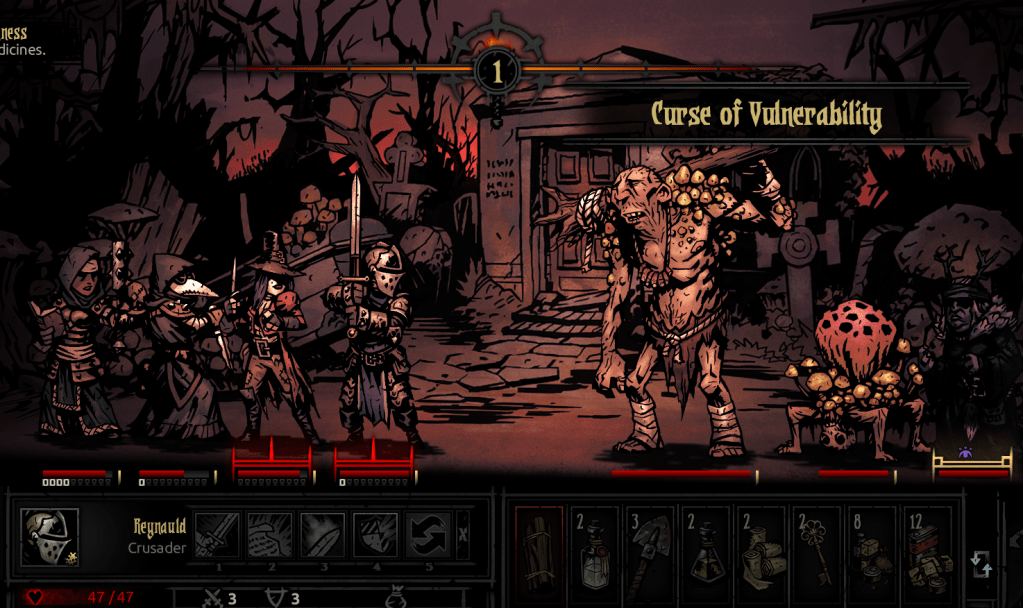
Task: Select the food stack of 12
Action: click(930, 551)
